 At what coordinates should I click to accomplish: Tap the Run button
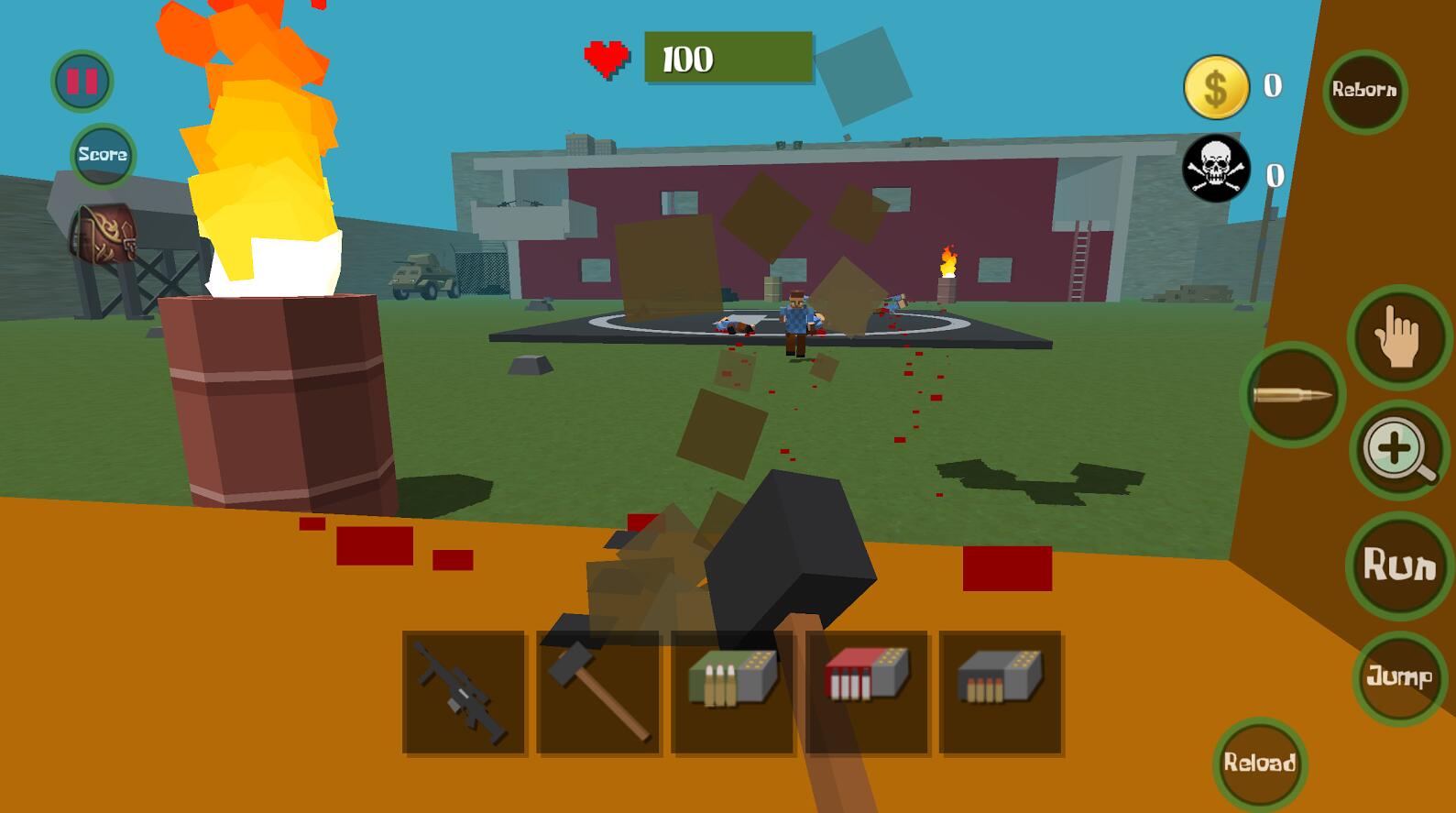pyautogui.click(x=1399, y=565)
